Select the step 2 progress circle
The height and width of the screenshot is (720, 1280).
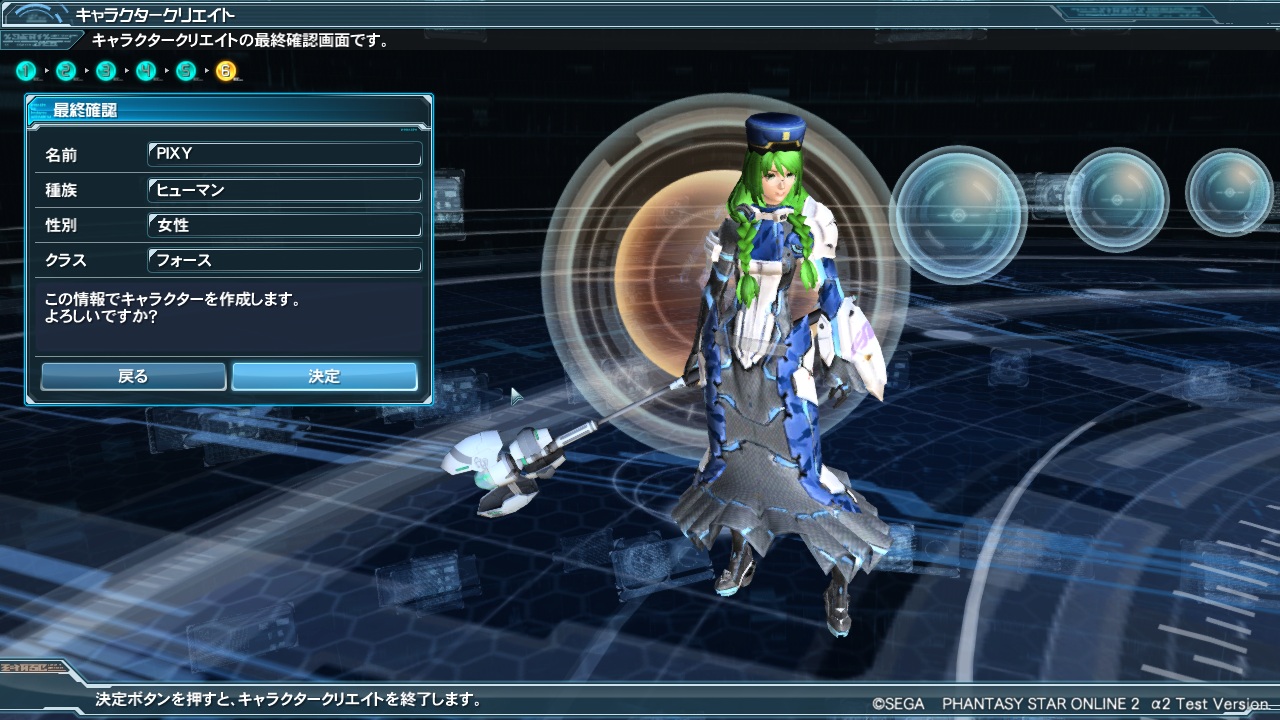tap(67, 71)
